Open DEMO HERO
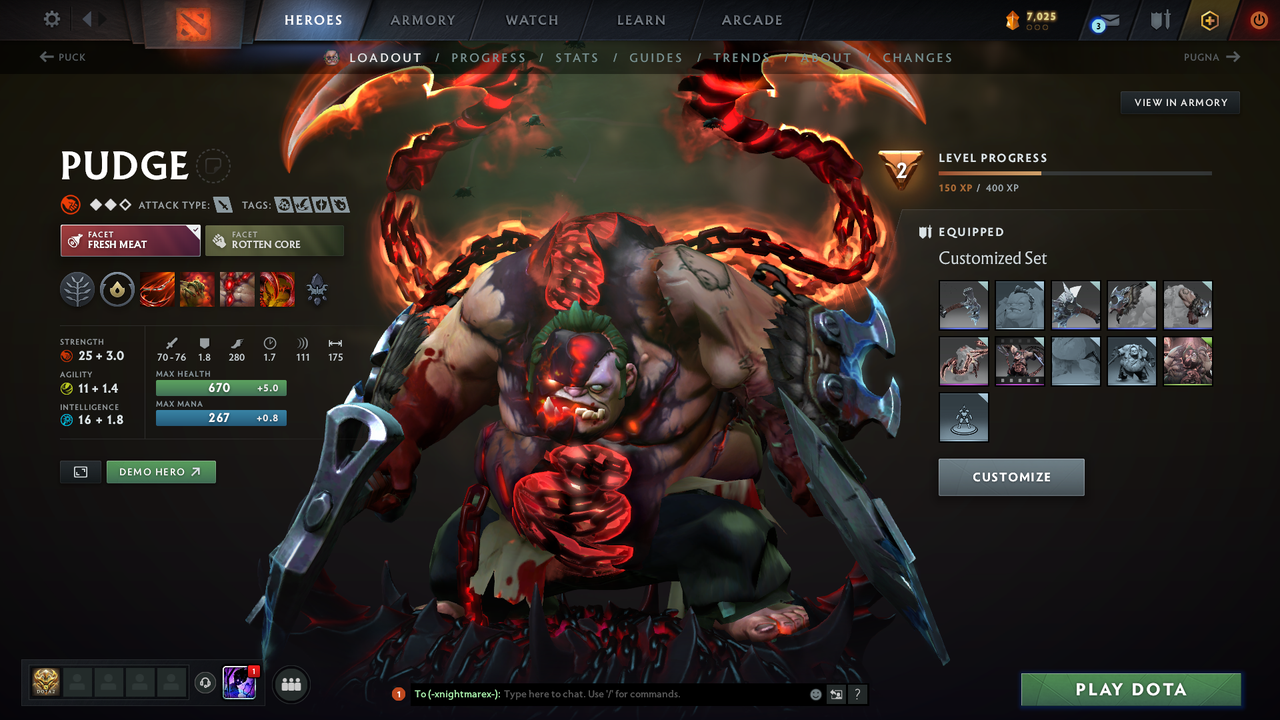Image resolution: width=1280 pixels, height=720 pixels. 160,471
